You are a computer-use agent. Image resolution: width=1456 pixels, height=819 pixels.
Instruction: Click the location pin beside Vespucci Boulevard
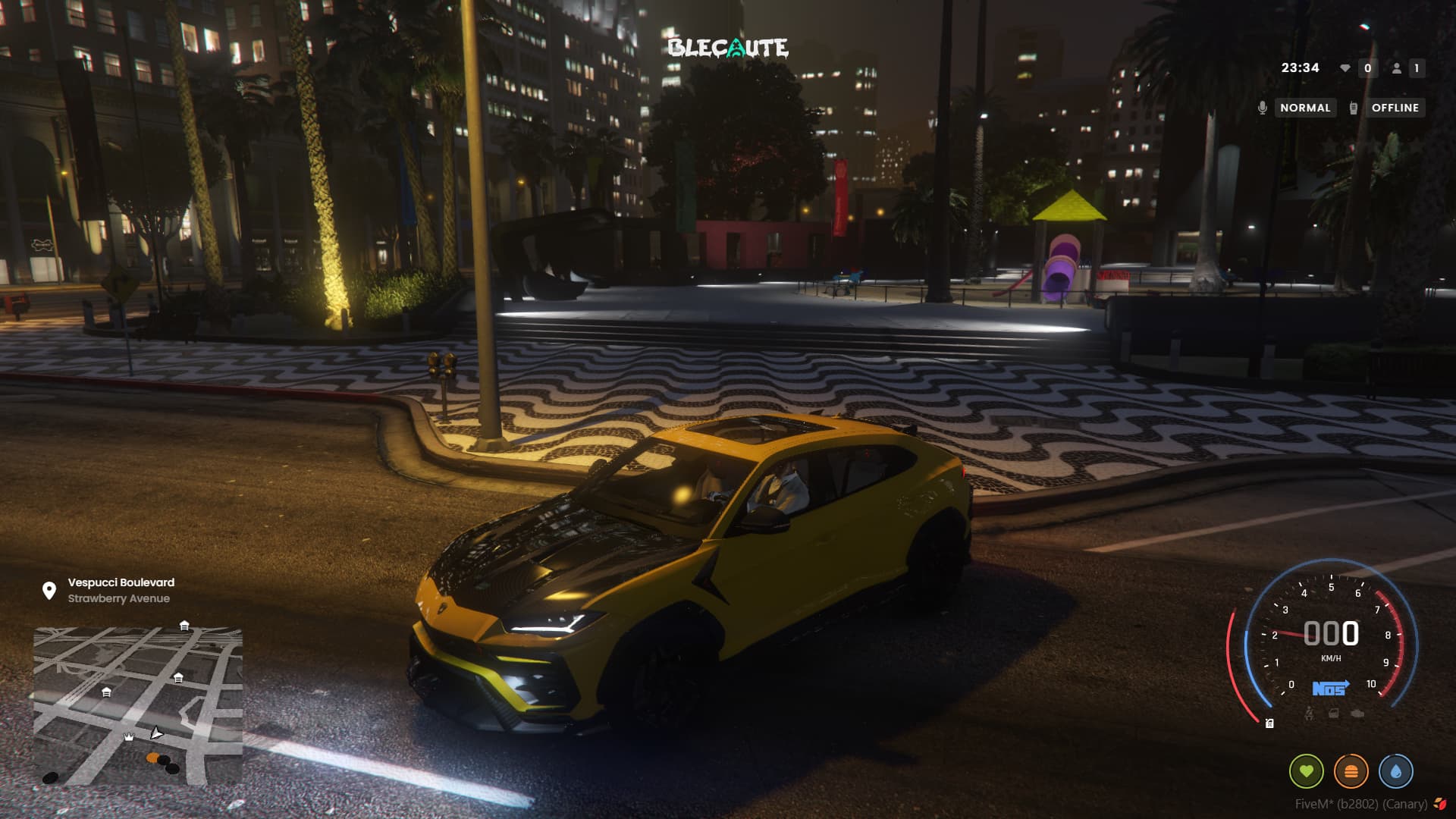49,591
